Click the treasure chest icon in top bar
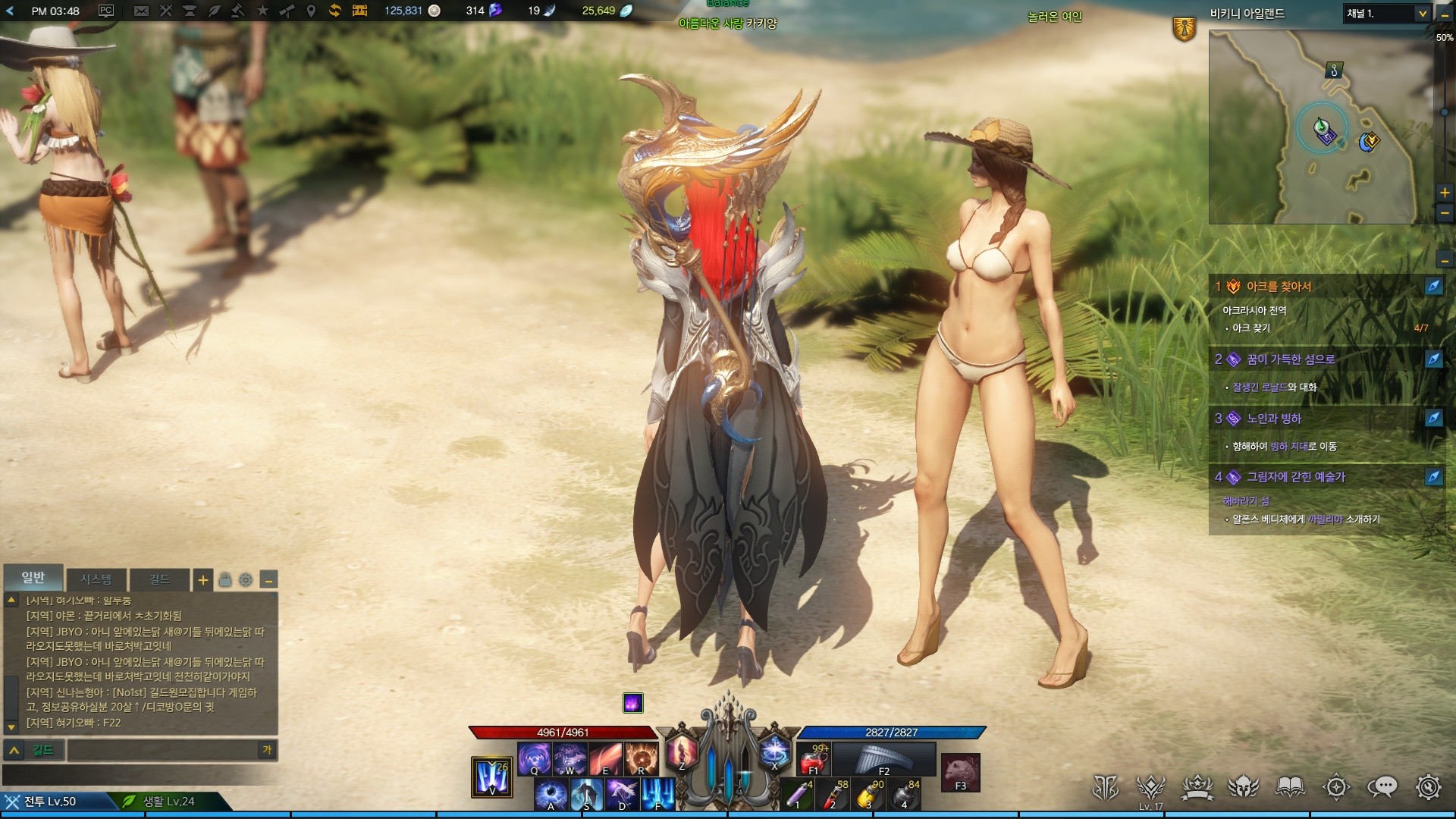 (359, 11)
